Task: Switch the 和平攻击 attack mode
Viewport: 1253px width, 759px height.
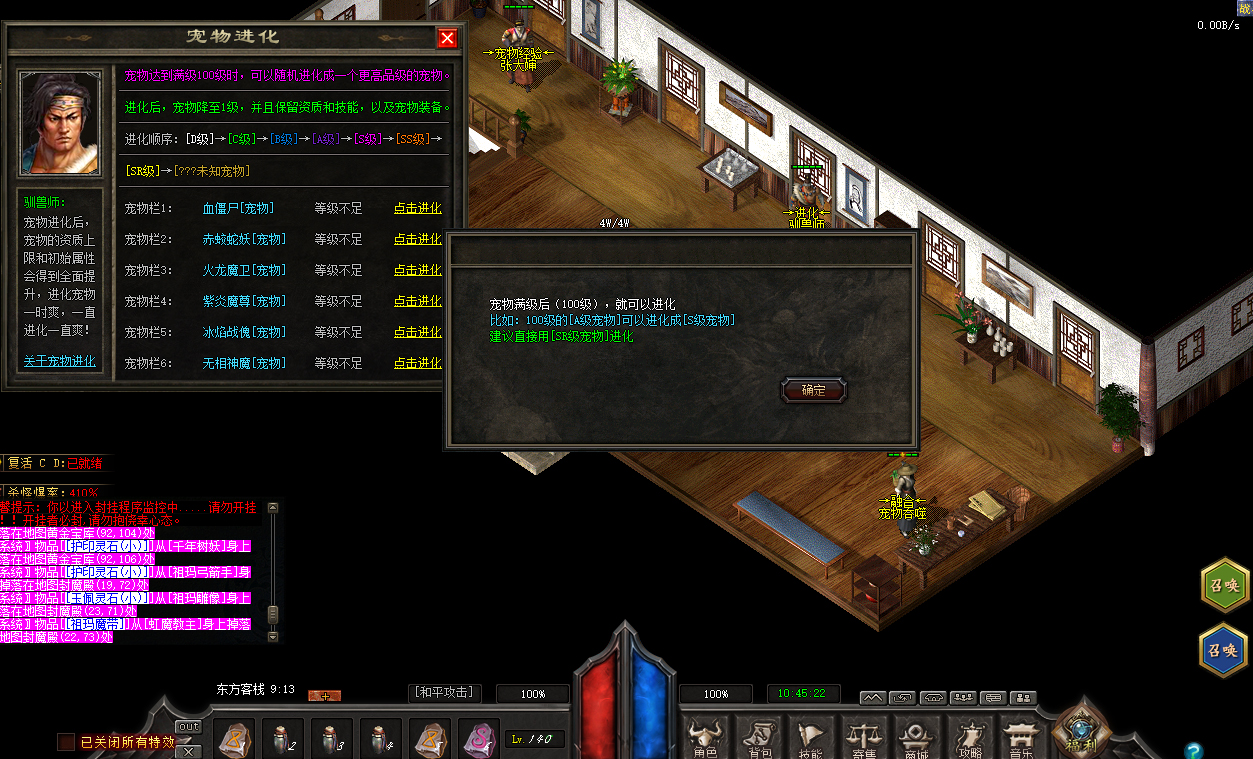Action: pyautogui.click(x=445, y=692)
